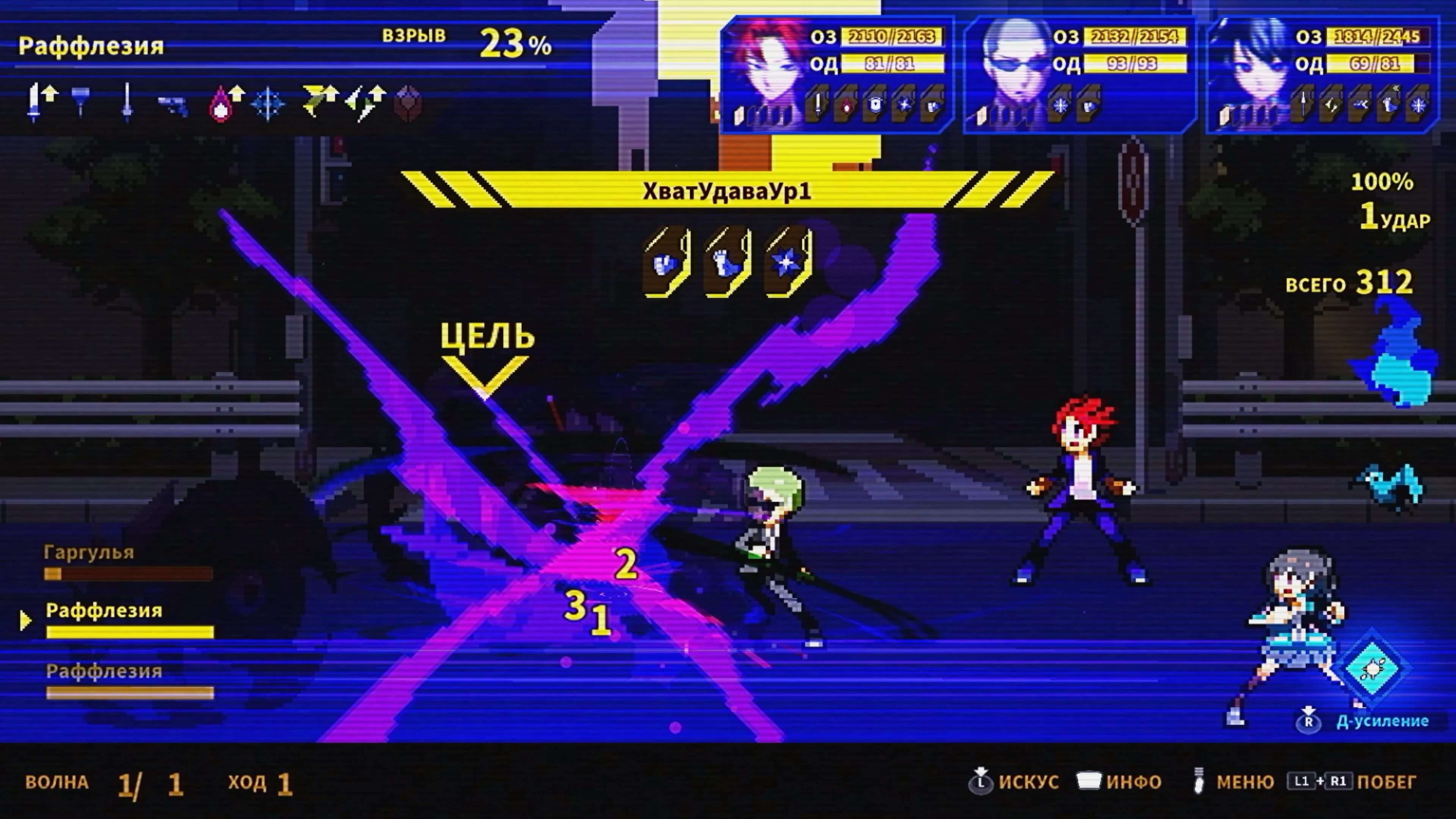The image size is (1456, 819).
Task: Select the highlighted Раффлезия turn entry
Action: (x=105, y=612)
